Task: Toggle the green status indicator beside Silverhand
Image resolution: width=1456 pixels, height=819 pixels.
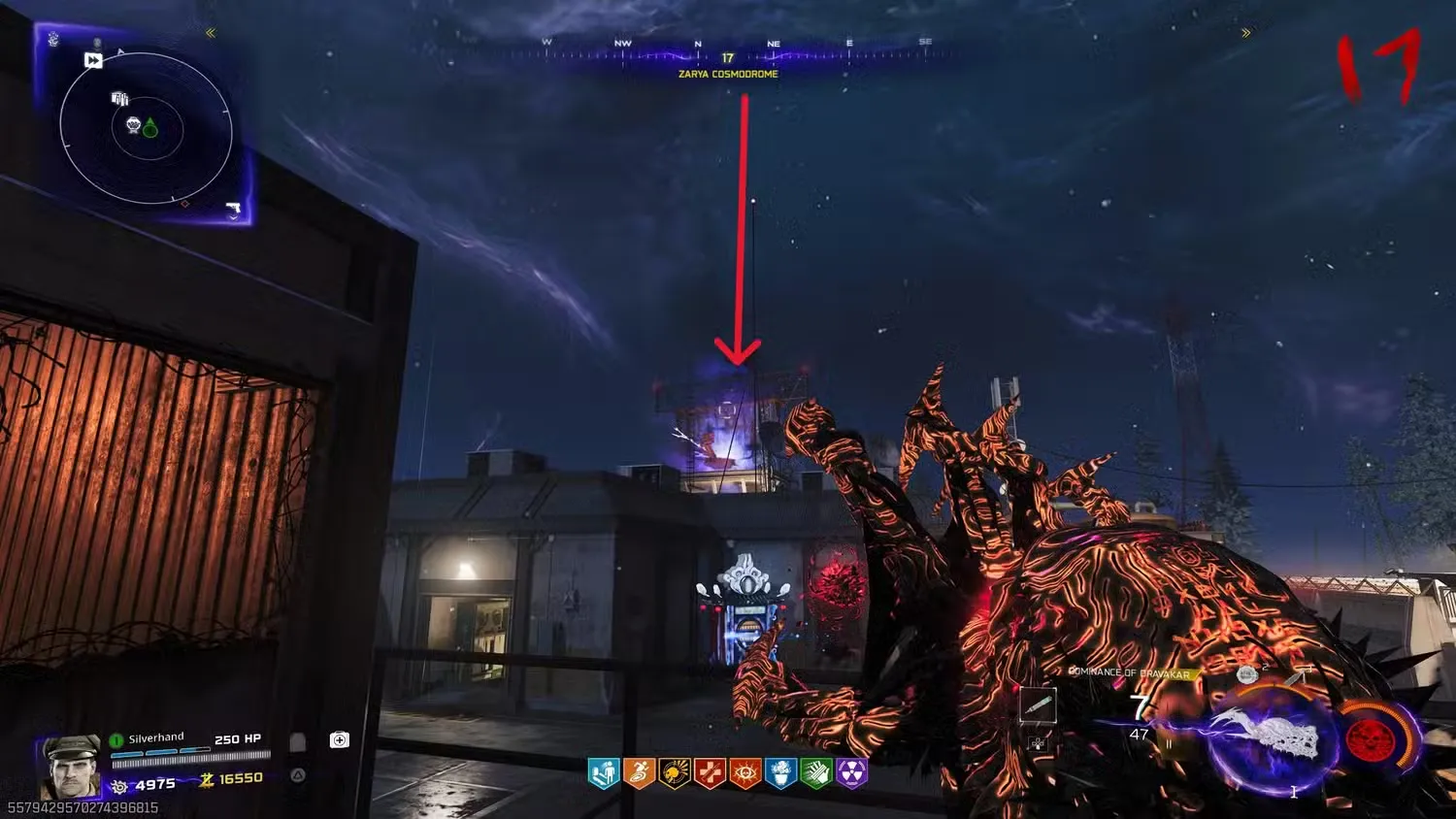Action: coord(116,737)
